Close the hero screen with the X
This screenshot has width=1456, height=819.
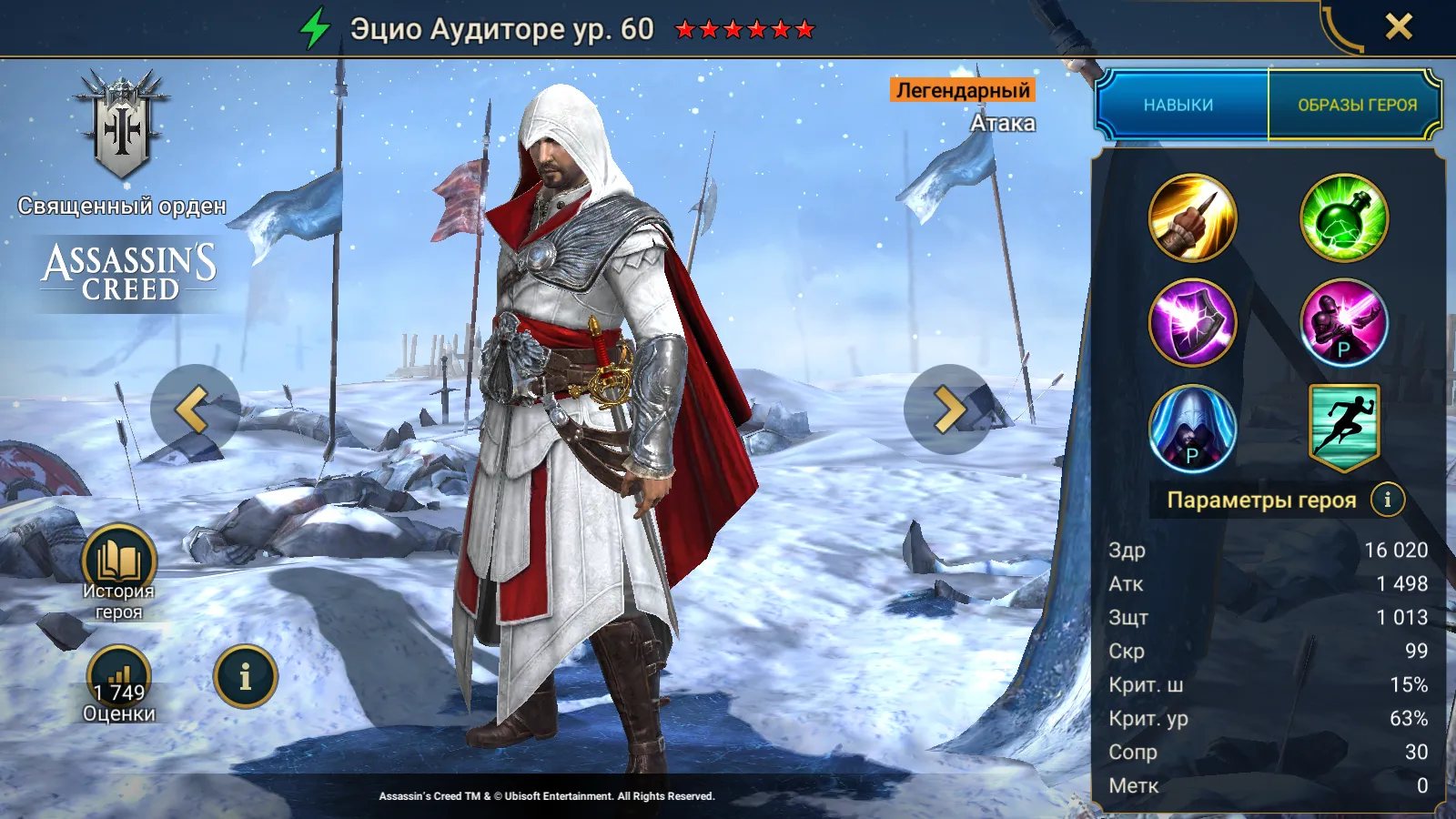pos(1399,26)
